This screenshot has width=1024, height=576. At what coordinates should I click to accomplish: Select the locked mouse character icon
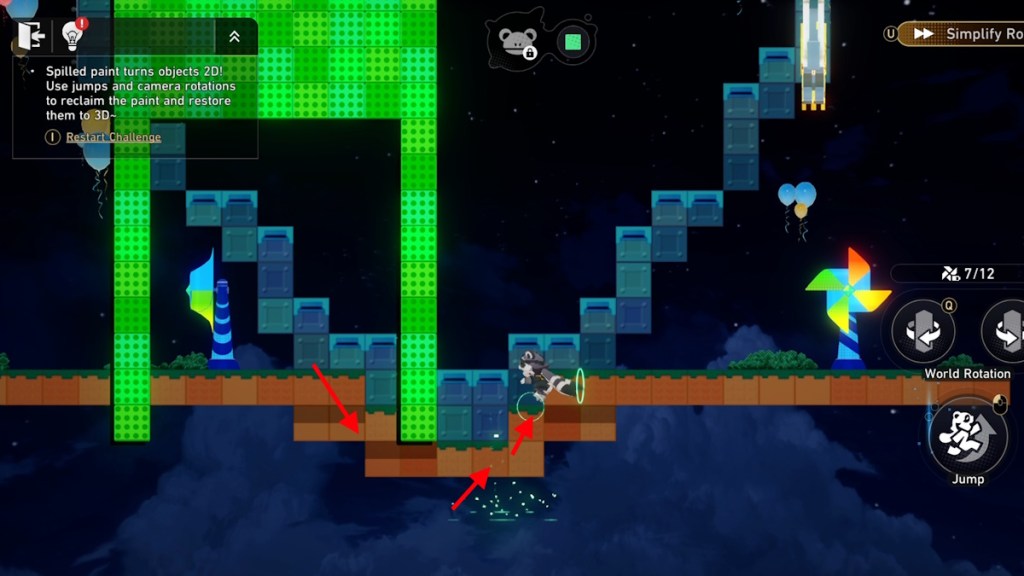click(518, 42)
